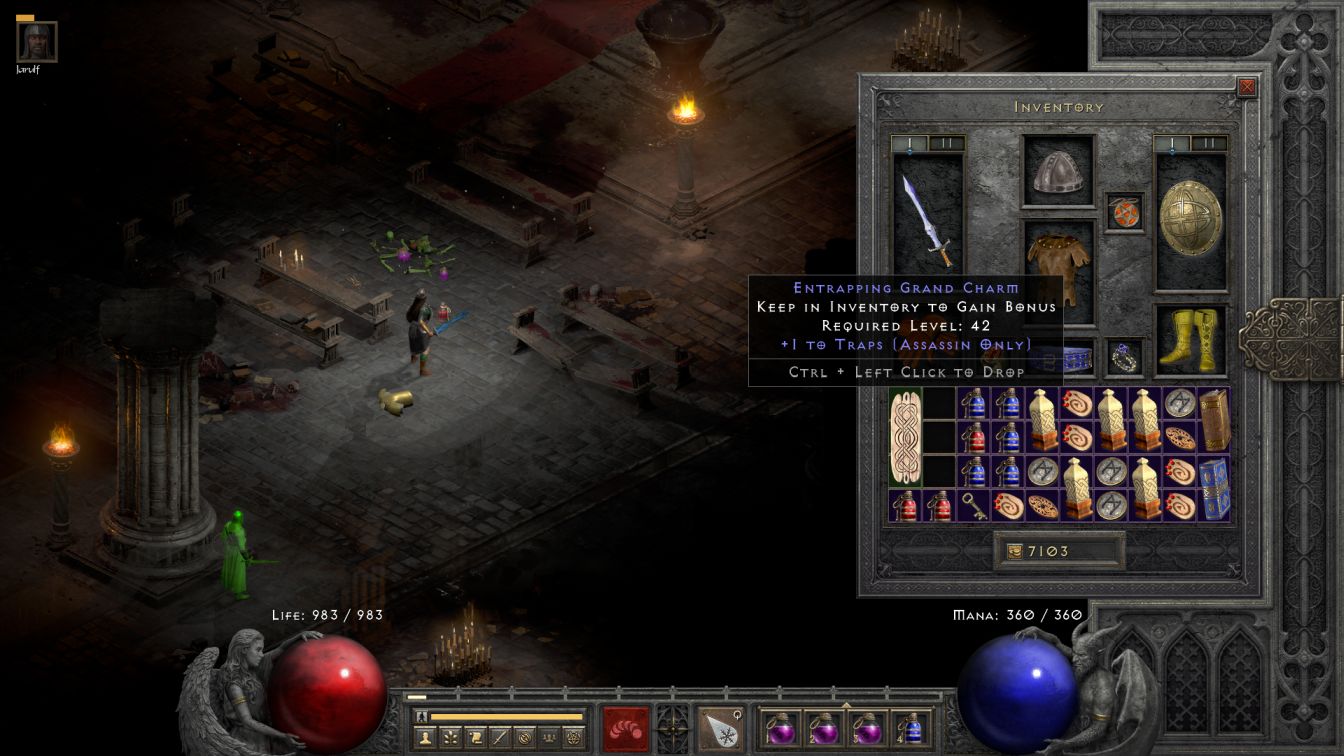Choose the snowflake right-click skill icon

click(720, 728)
